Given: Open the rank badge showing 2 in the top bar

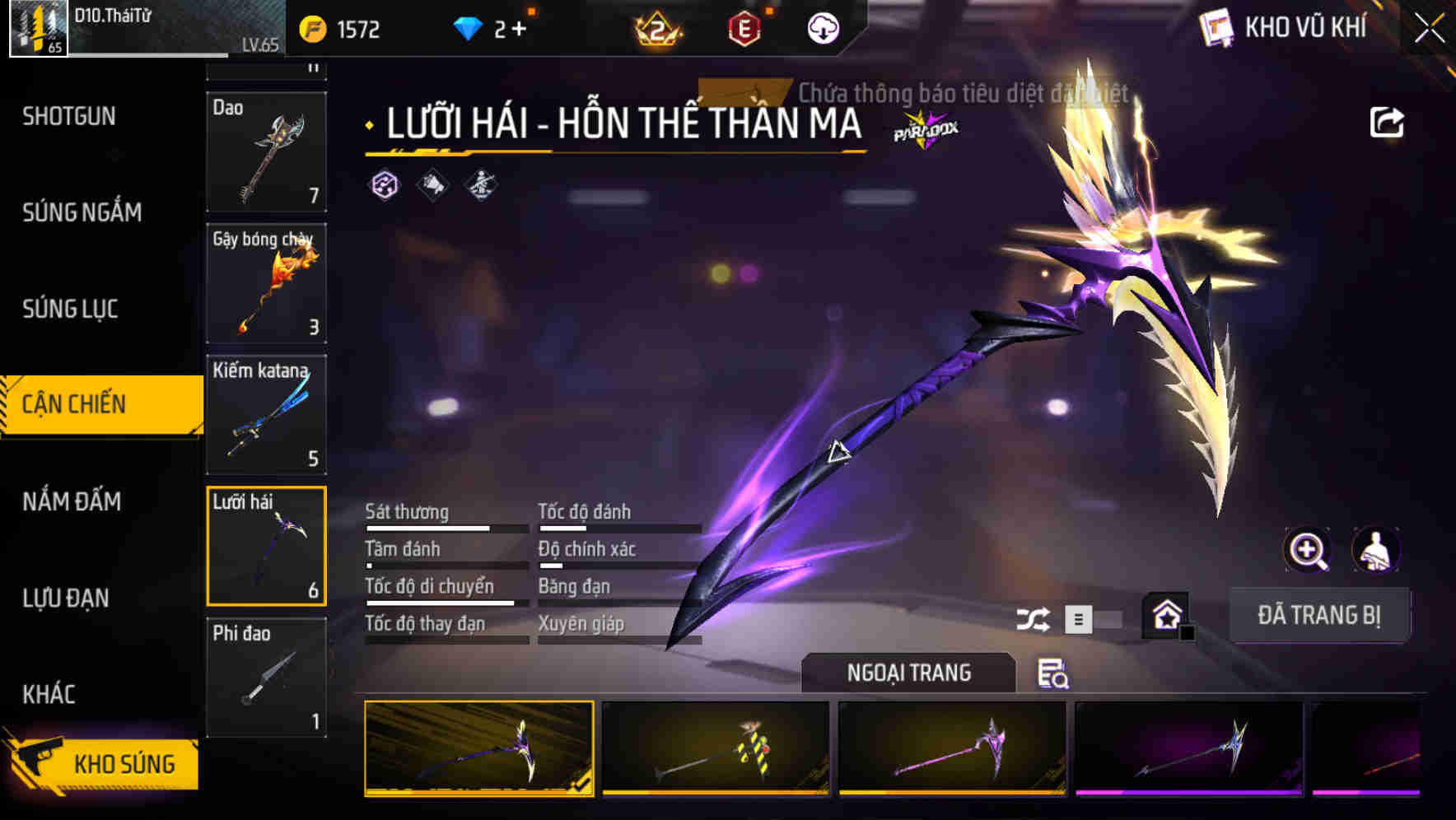Looking at the screenshot, I should [x=659, y=26].
